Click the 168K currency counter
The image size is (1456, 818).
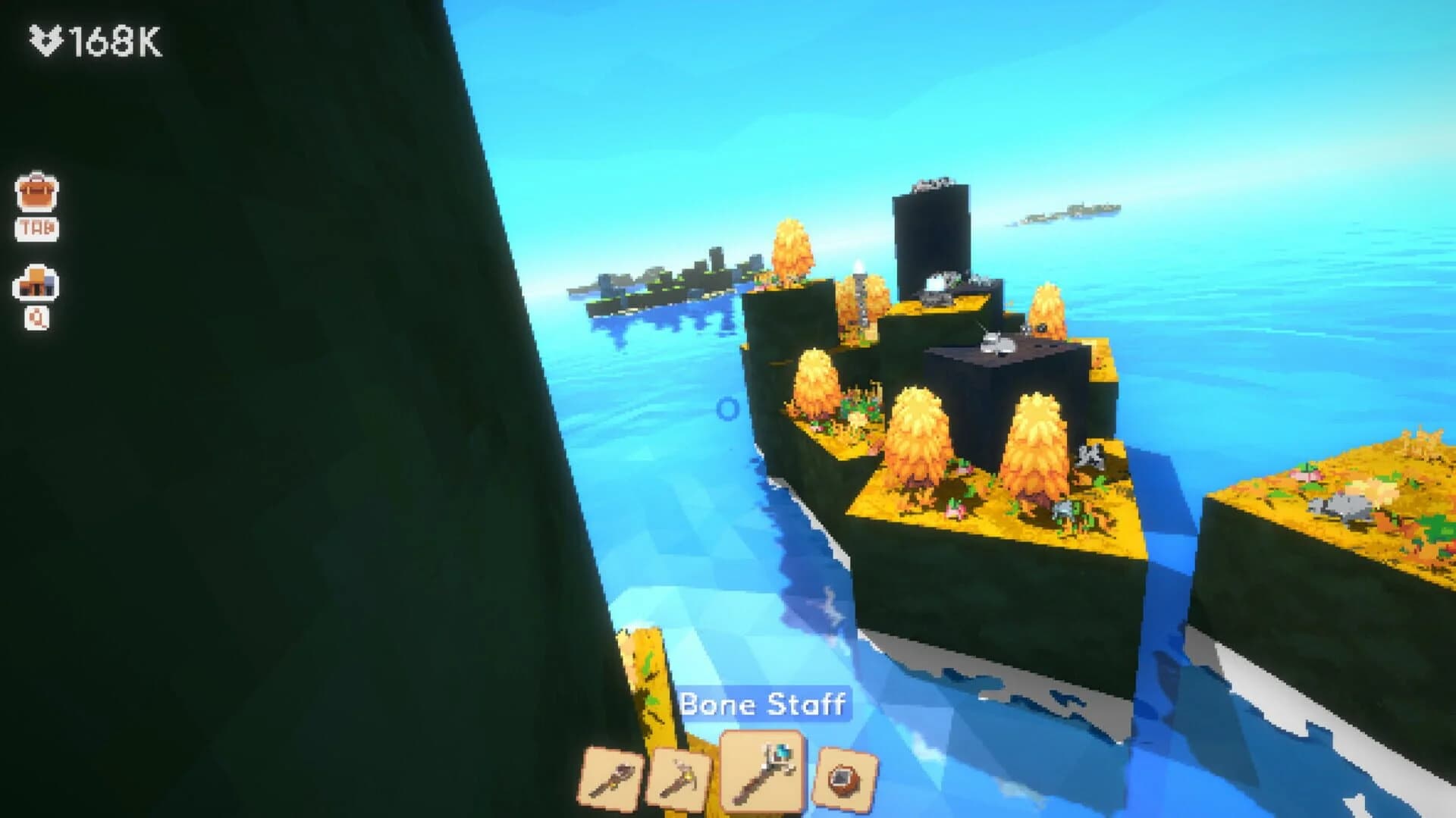(x=114, y=39)
